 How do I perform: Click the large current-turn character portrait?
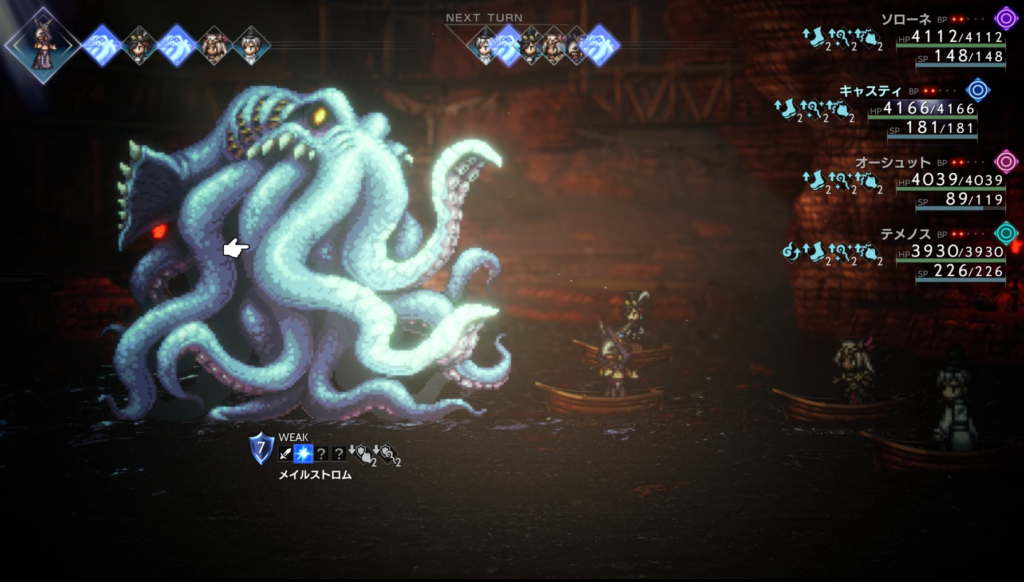(43, 45)
